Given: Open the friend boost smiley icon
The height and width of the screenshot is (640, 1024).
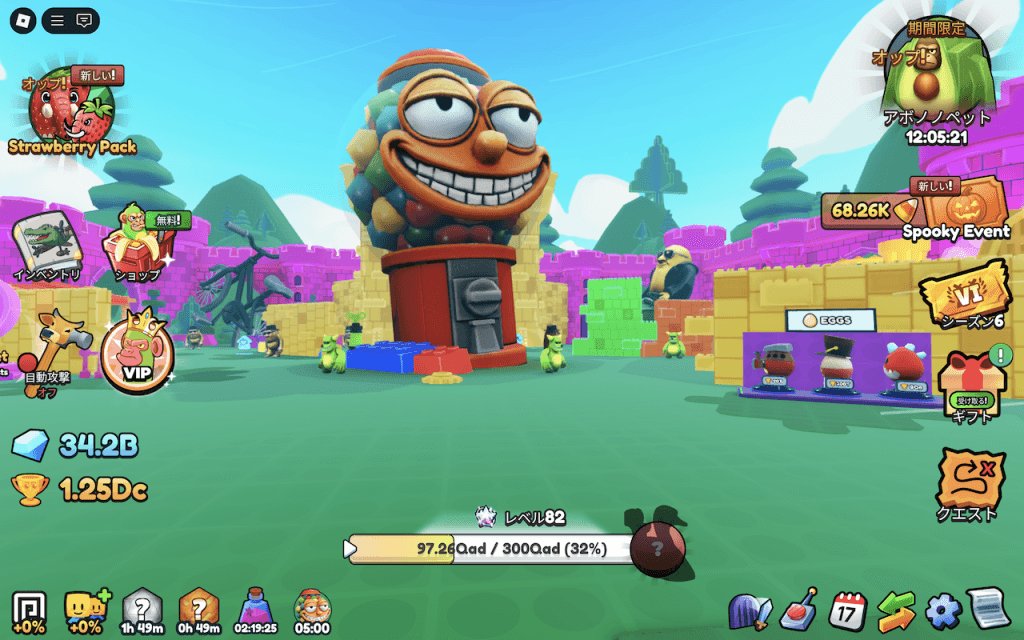Looking at the screenshot, I should tap(85, 609).
